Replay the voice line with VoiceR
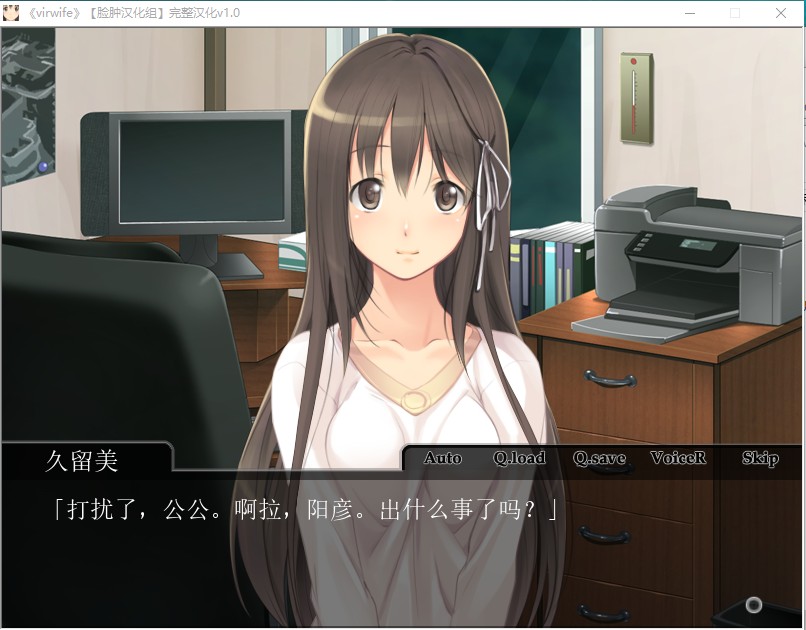806x630 pixels. pos(678,458)
